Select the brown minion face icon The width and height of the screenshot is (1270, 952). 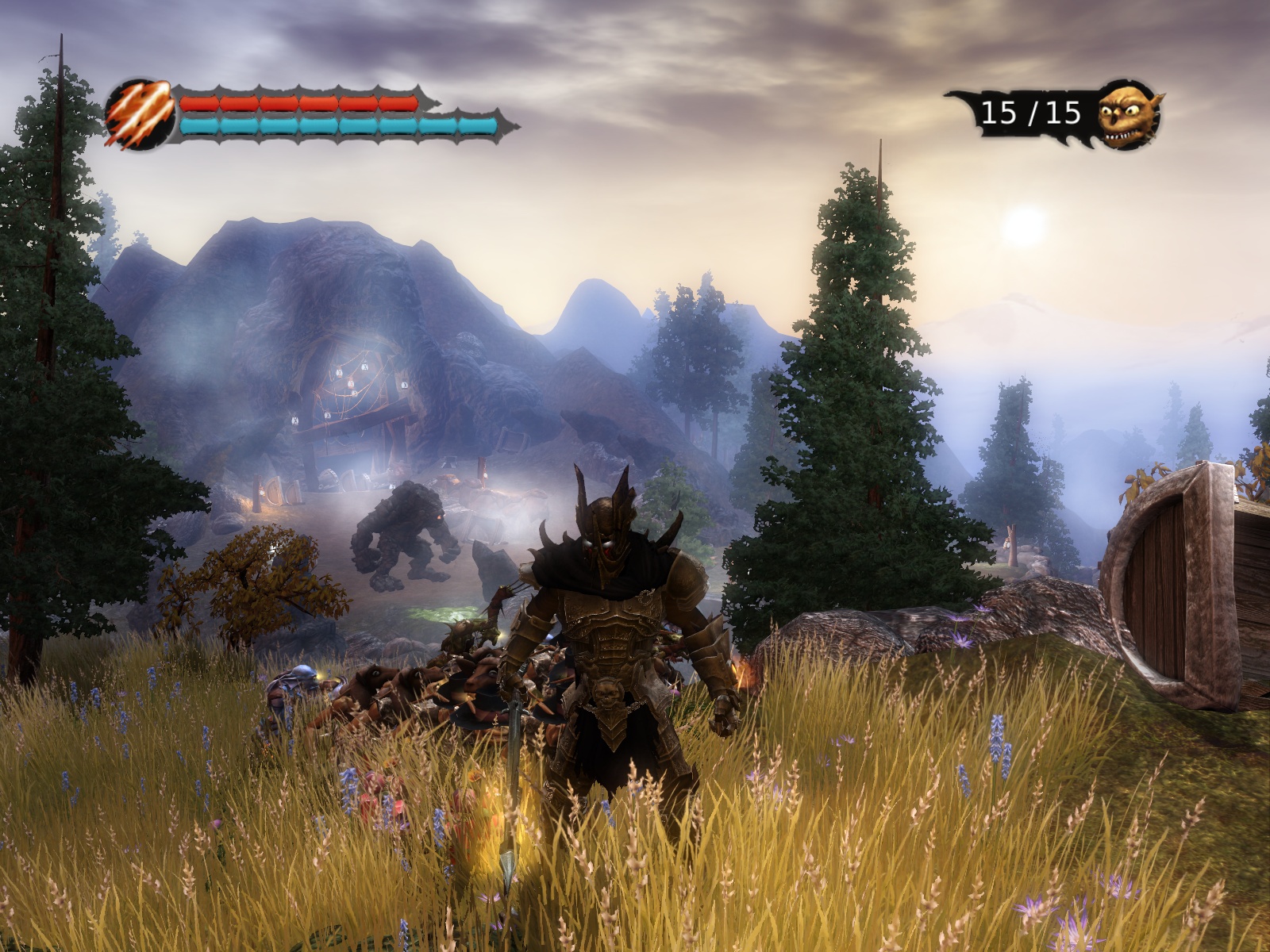point(1127,115)
